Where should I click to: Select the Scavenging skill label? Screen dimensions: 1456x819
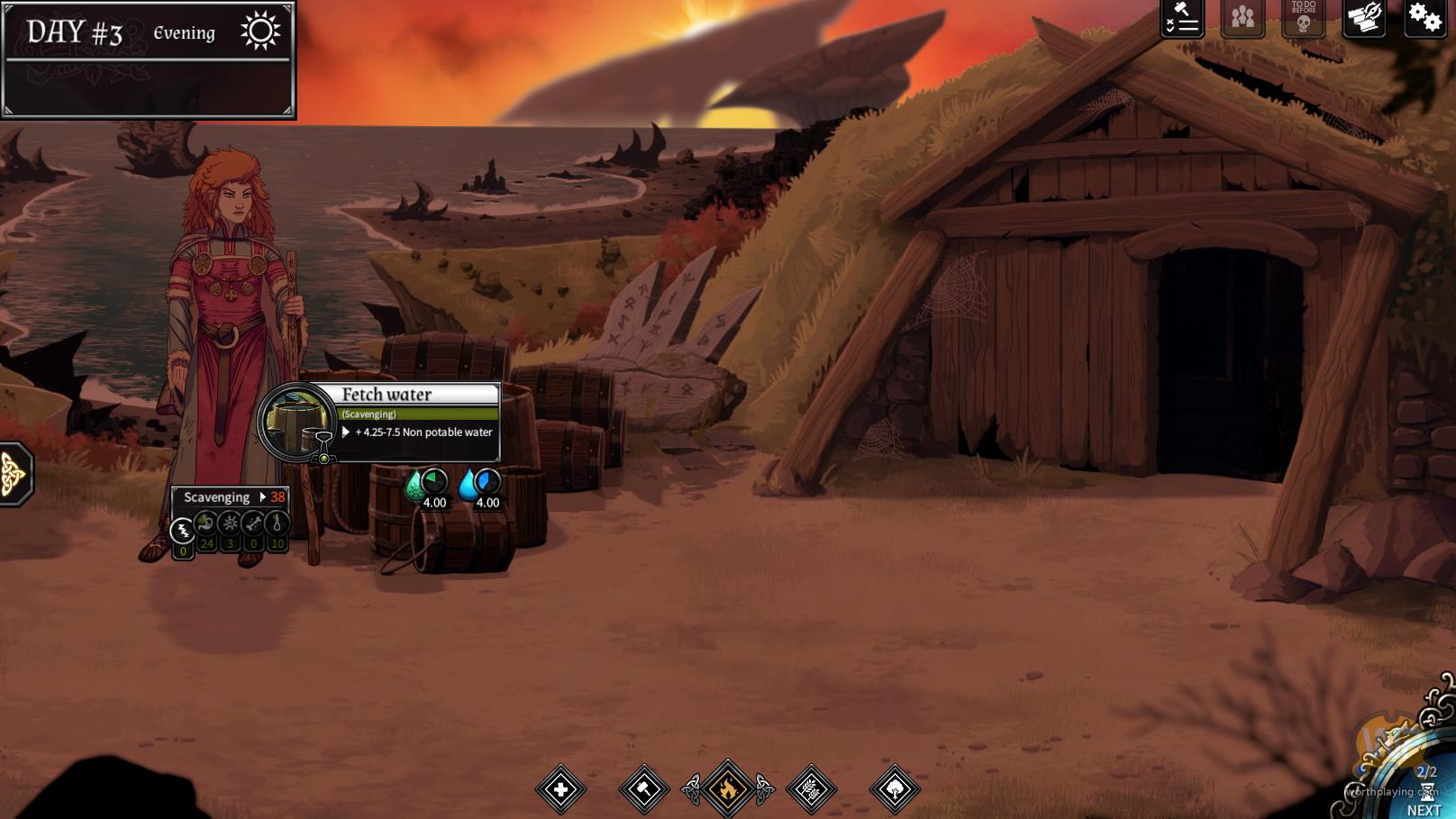pyautogui.click(x=217, y=497)
